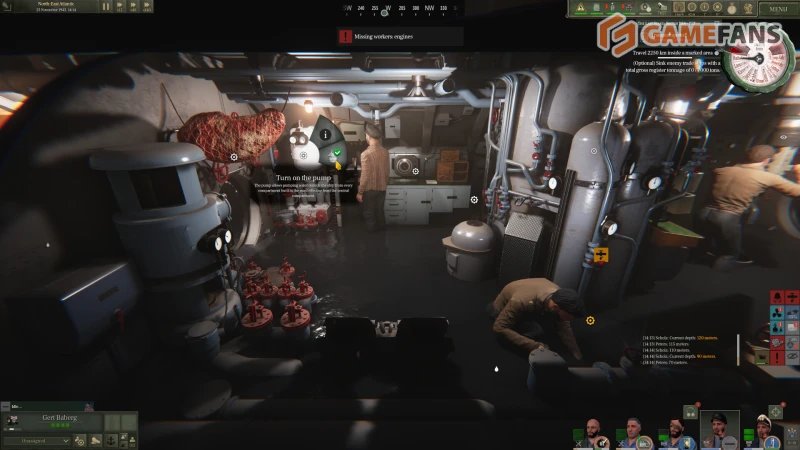Select the 'Turn on the pump' green checkmark
This screenshot has width=800, height=450.
(x=338, y=154)
